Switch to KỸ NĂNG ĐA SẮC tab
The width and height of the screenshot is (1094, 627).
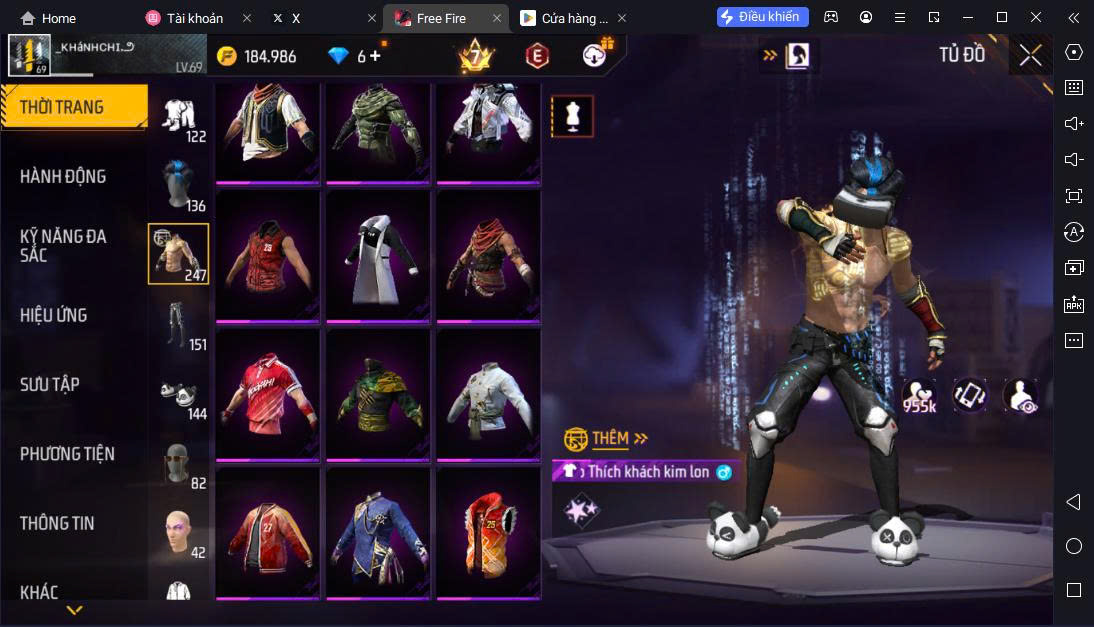tap(63, 245)
